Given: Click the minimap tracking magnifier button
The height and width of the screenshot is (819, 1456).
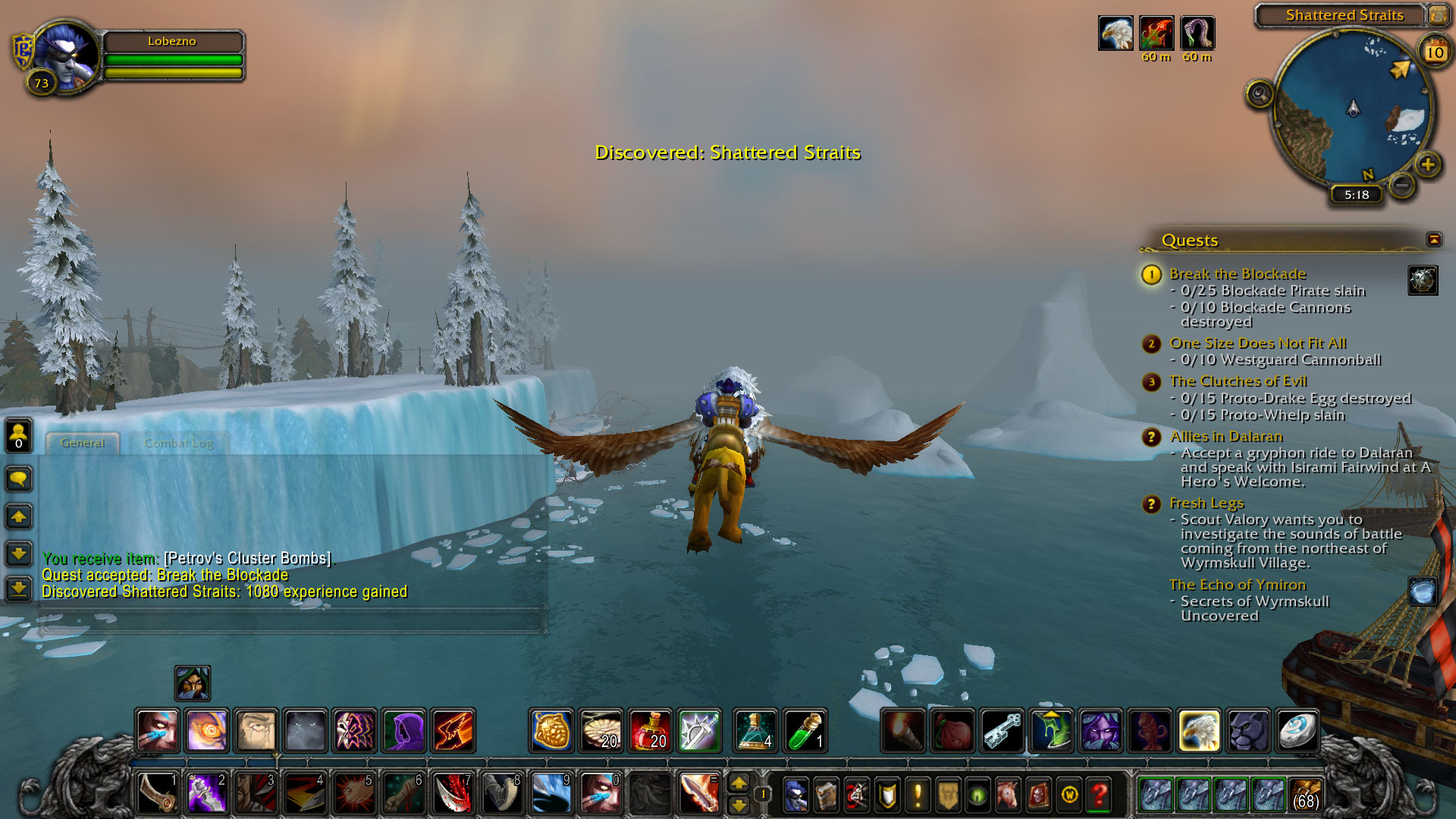Looking at the screenshot, I should (1260, 95).
